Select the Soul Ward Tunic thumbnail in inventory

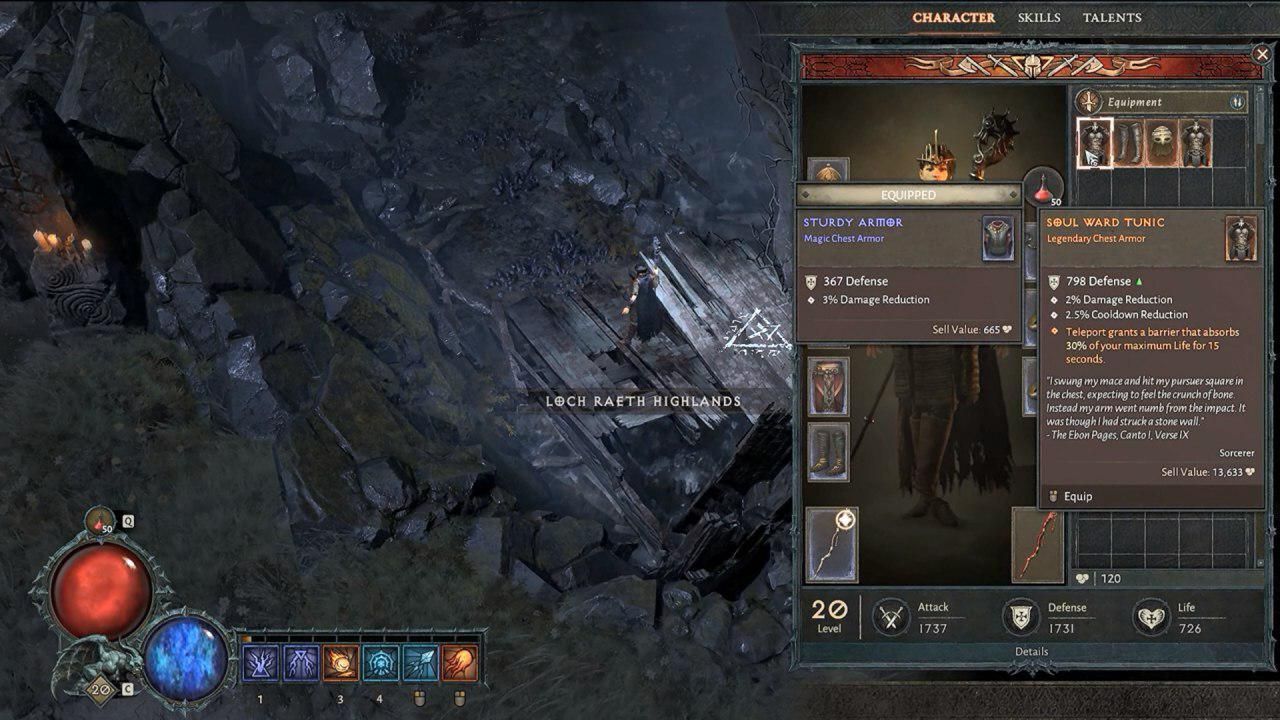(x=1094, y=142)
